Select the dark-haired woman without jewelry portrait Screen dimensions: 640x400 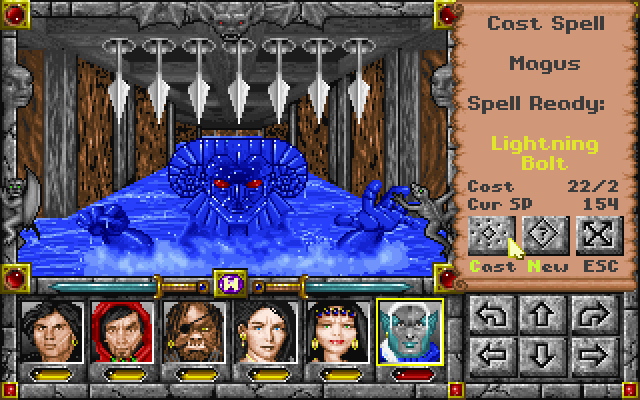point(265,332)
